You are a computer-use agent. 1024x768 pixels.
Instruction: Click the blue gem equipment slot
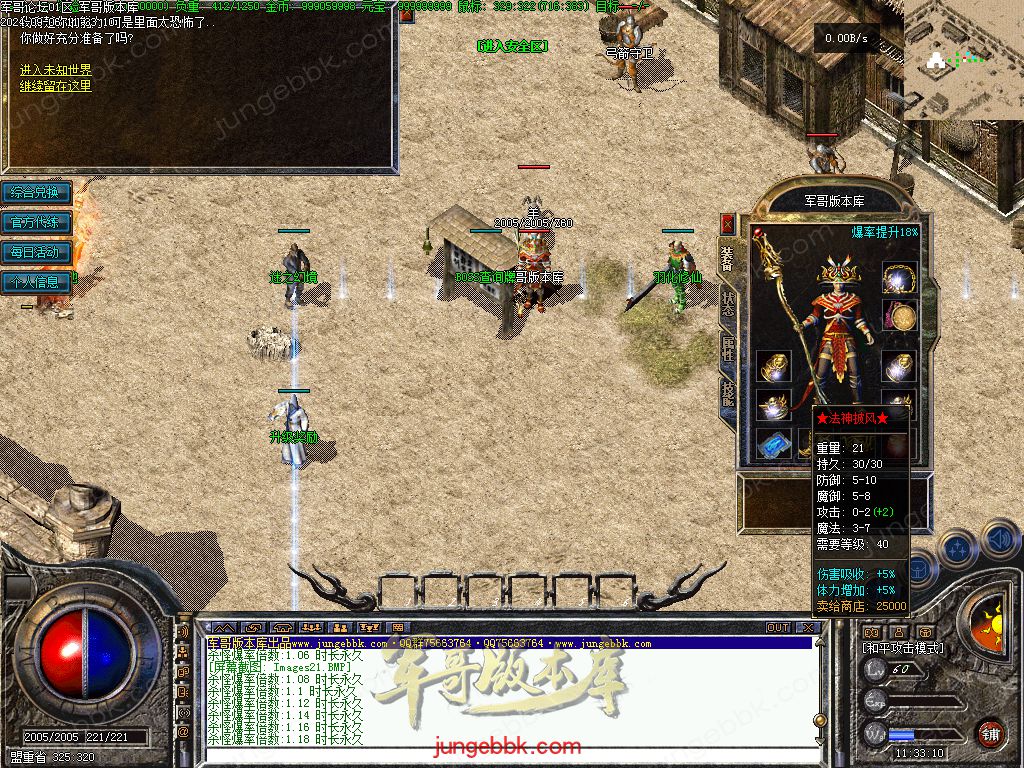pyautogui.click(x=773, y=444)
